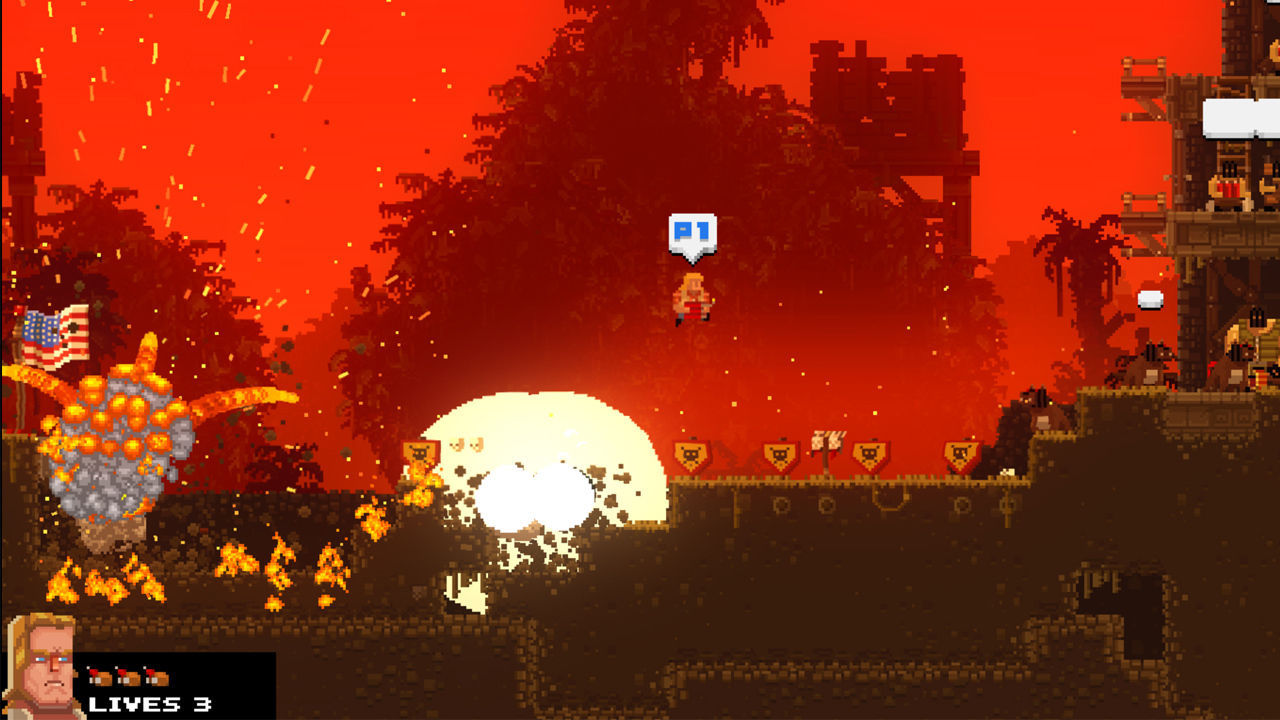Click the third grenade life icon
The height and width of the screenshot is (720, 1280).
coord(154,675)
